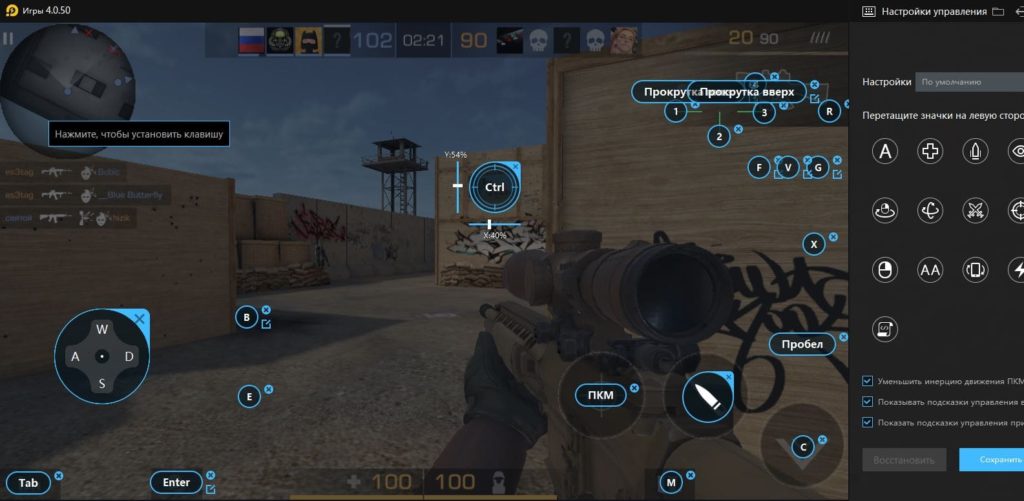The width and height of the screenshot is (1024, 501).
Task: Click the Tab key mapping
Action: coord(28,483)
